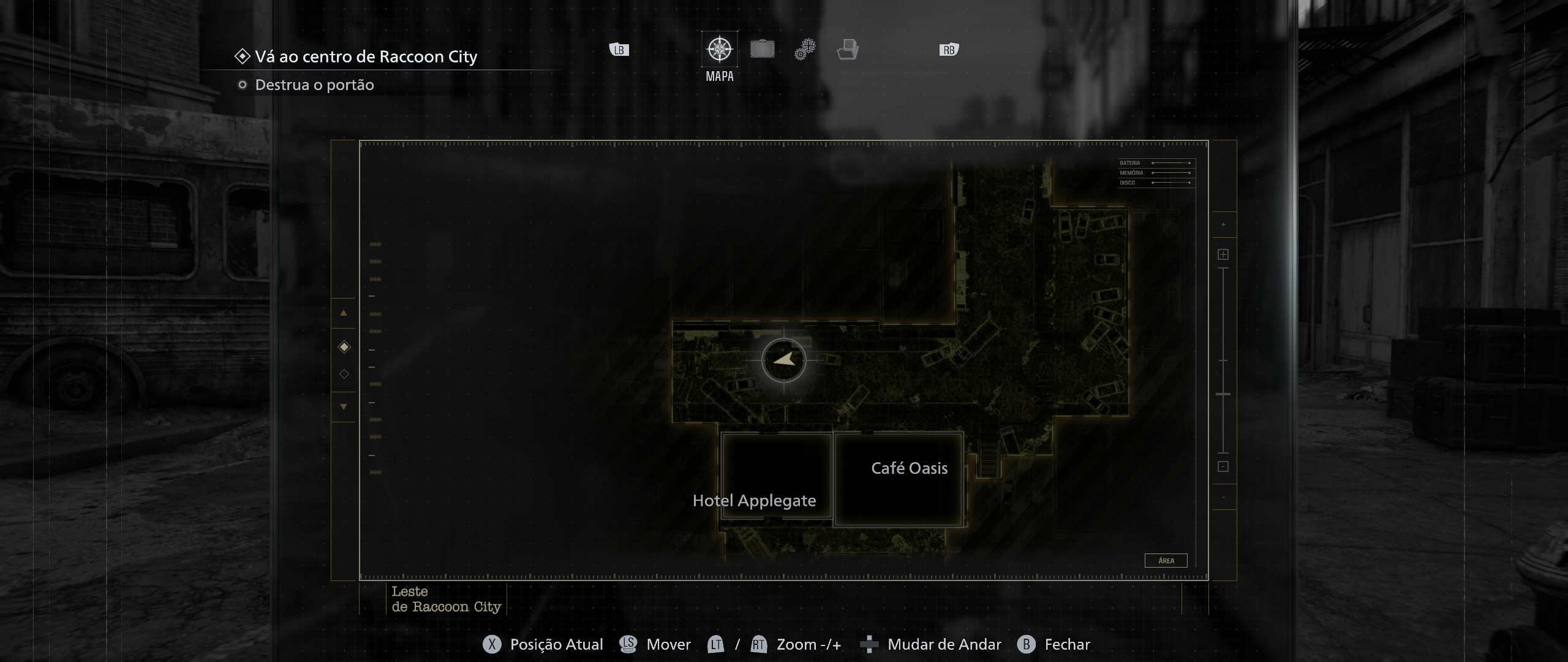Zoom in with the boxed plus button
Viewport: 1568px width, 662px height.
(x=1223, y=254)
